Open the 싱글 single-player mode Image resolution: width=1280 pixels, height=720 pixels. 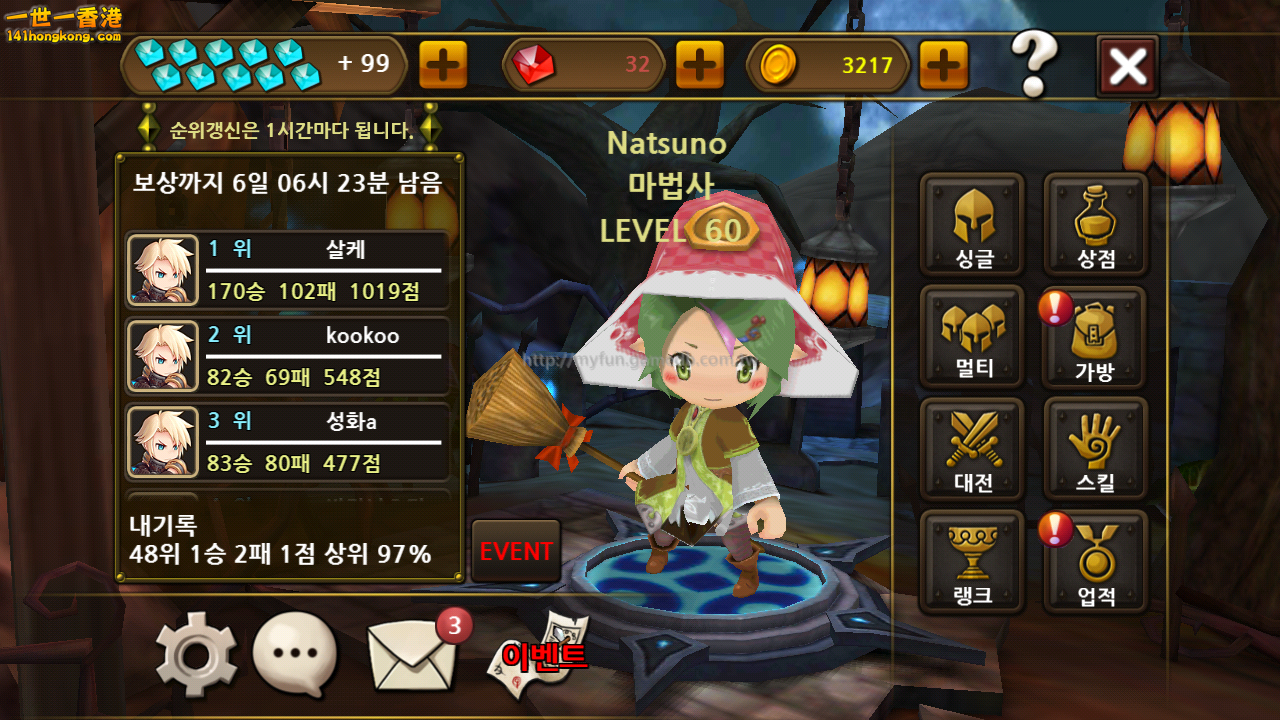972,224
